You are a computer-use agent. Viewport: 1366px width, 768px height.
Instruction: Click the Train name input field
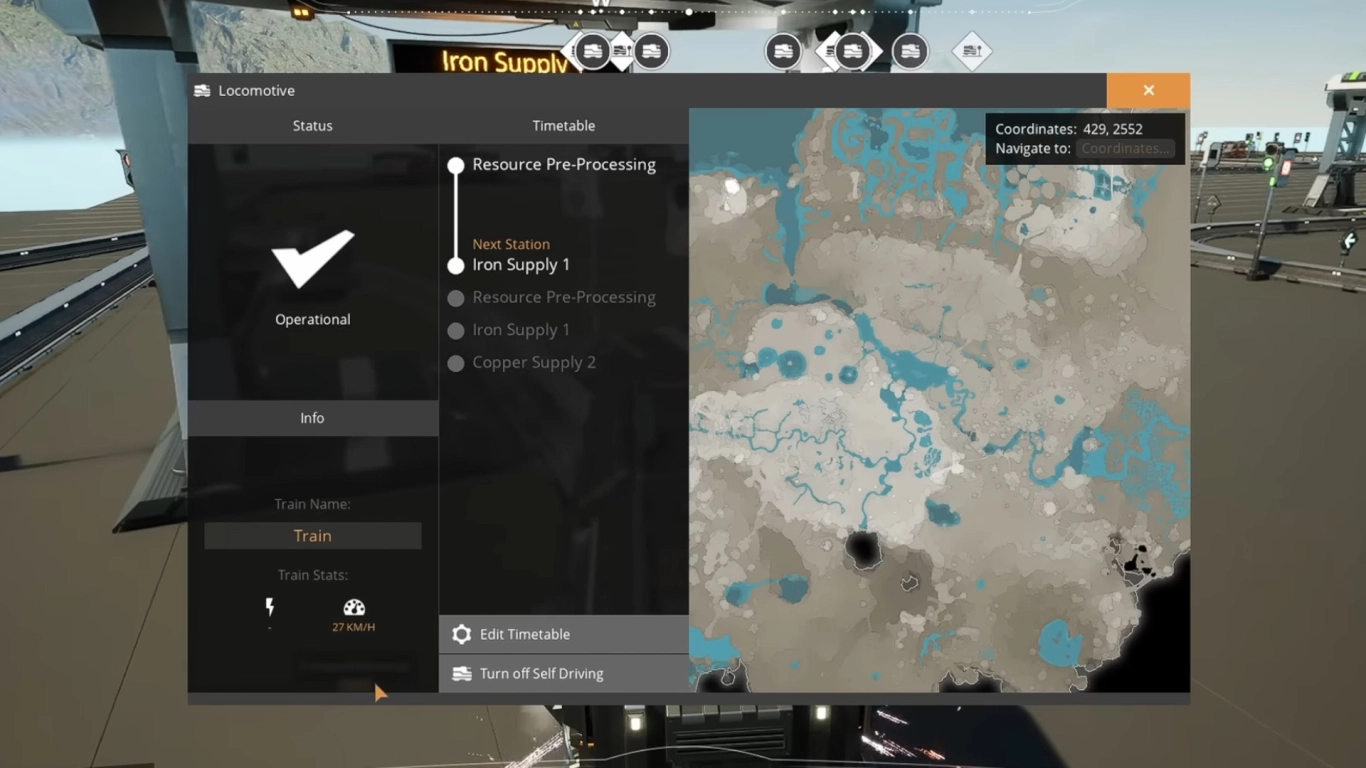click(x=312, y=535)
